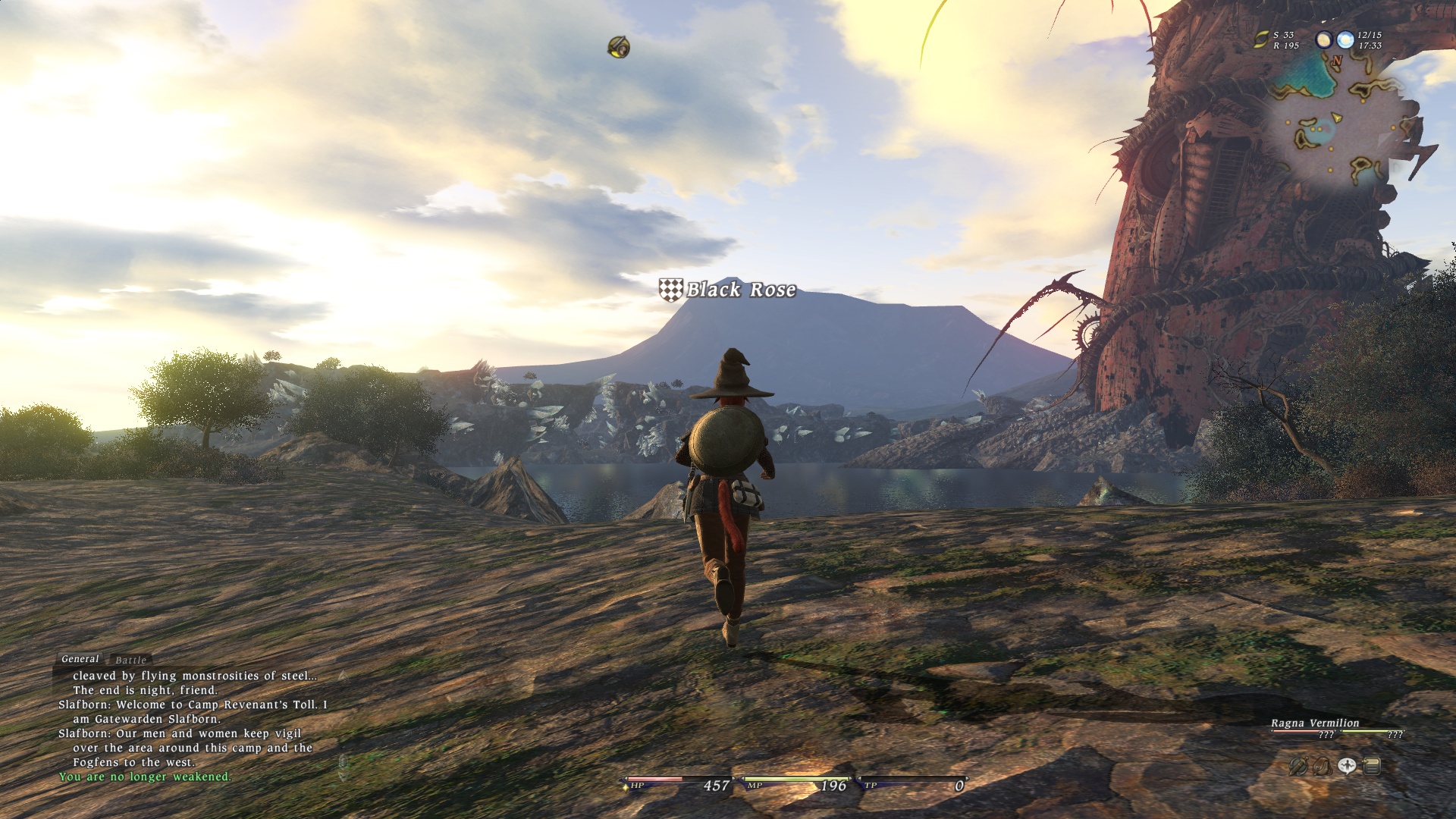Screen dimensions: 1456x819
Task: Open the leather bag inventory icon
Action: [x=1323, y=767]
